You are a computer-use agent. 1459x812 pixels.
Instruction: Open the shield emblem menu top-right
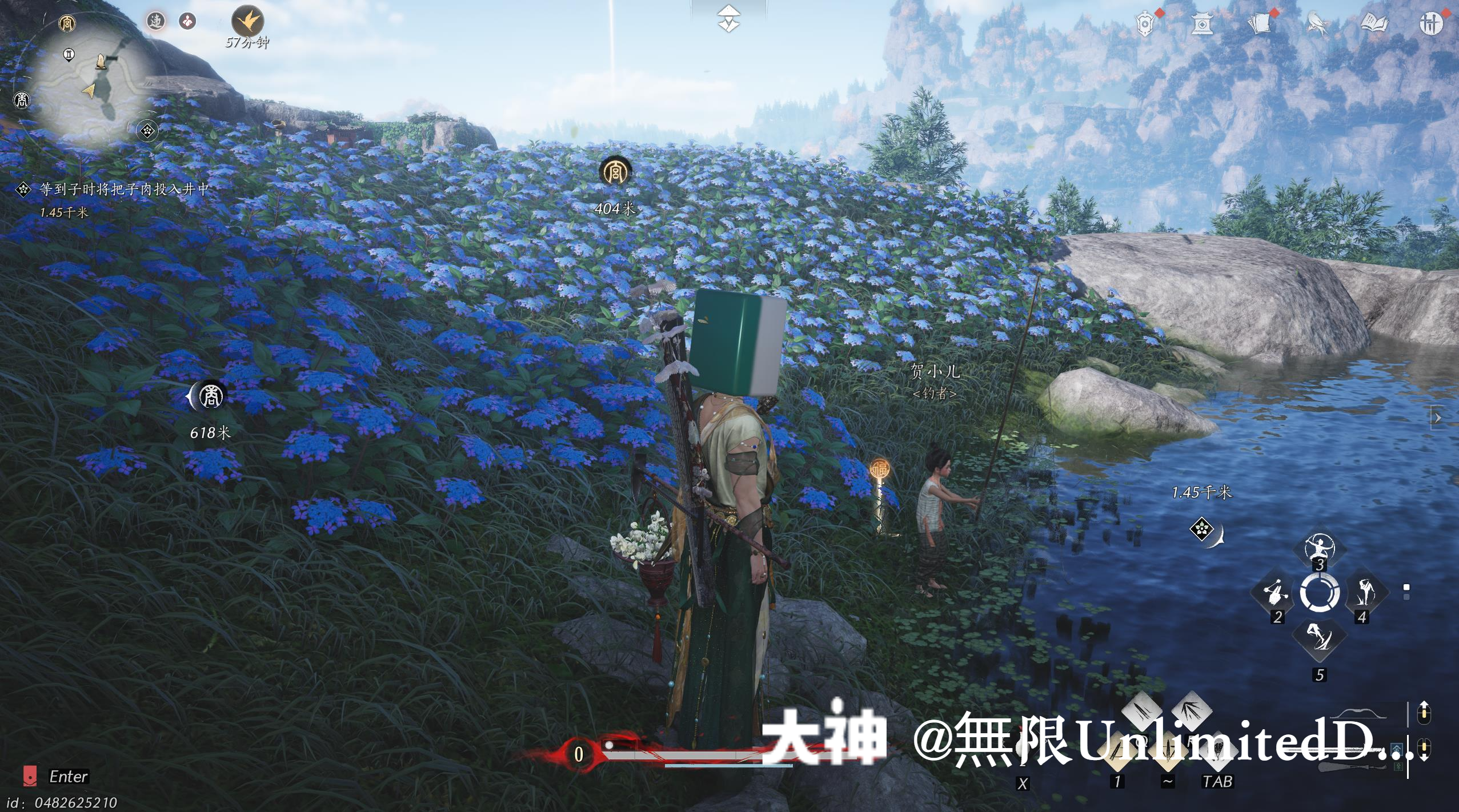(1146, 23)
